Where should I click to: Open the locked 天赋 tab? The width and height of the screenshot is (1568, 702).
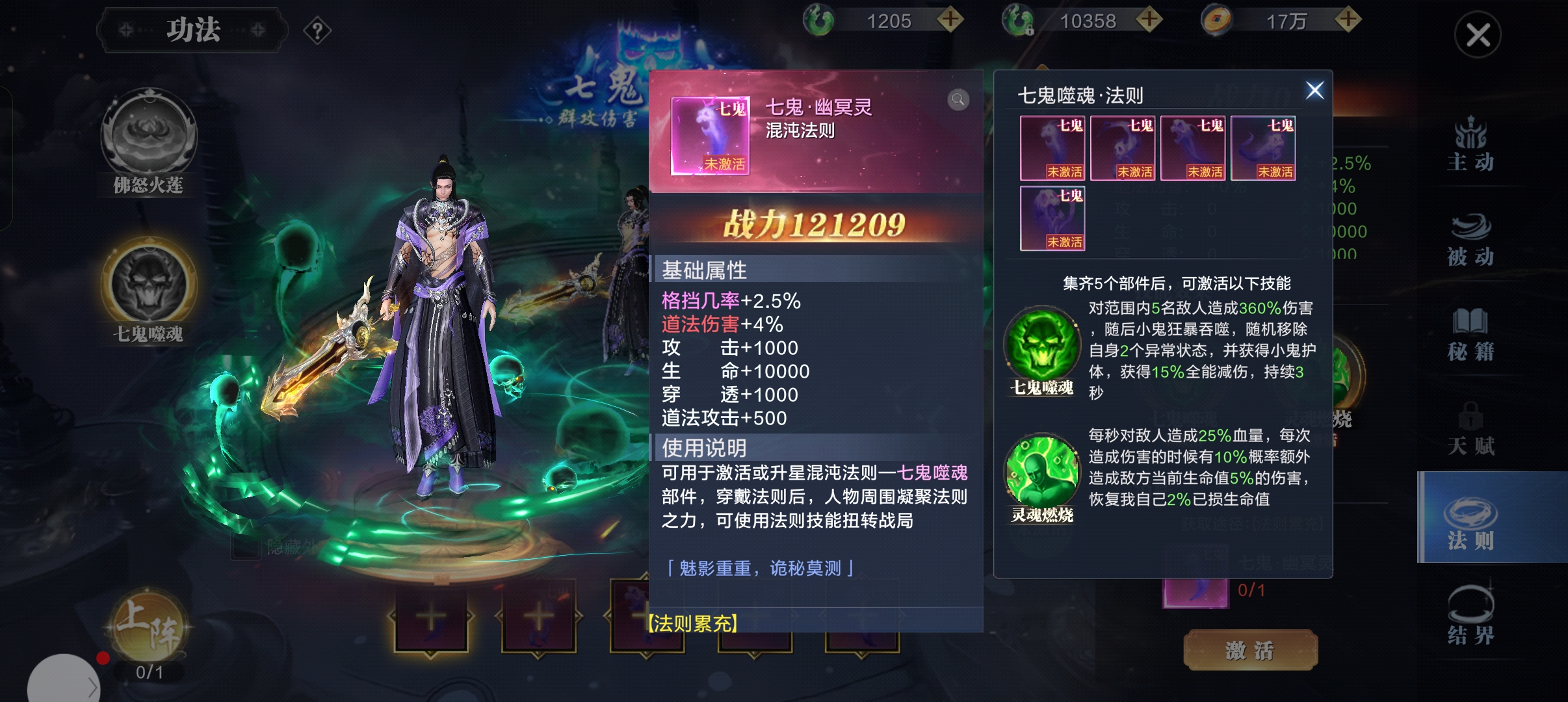click(x=1470, y=429)
